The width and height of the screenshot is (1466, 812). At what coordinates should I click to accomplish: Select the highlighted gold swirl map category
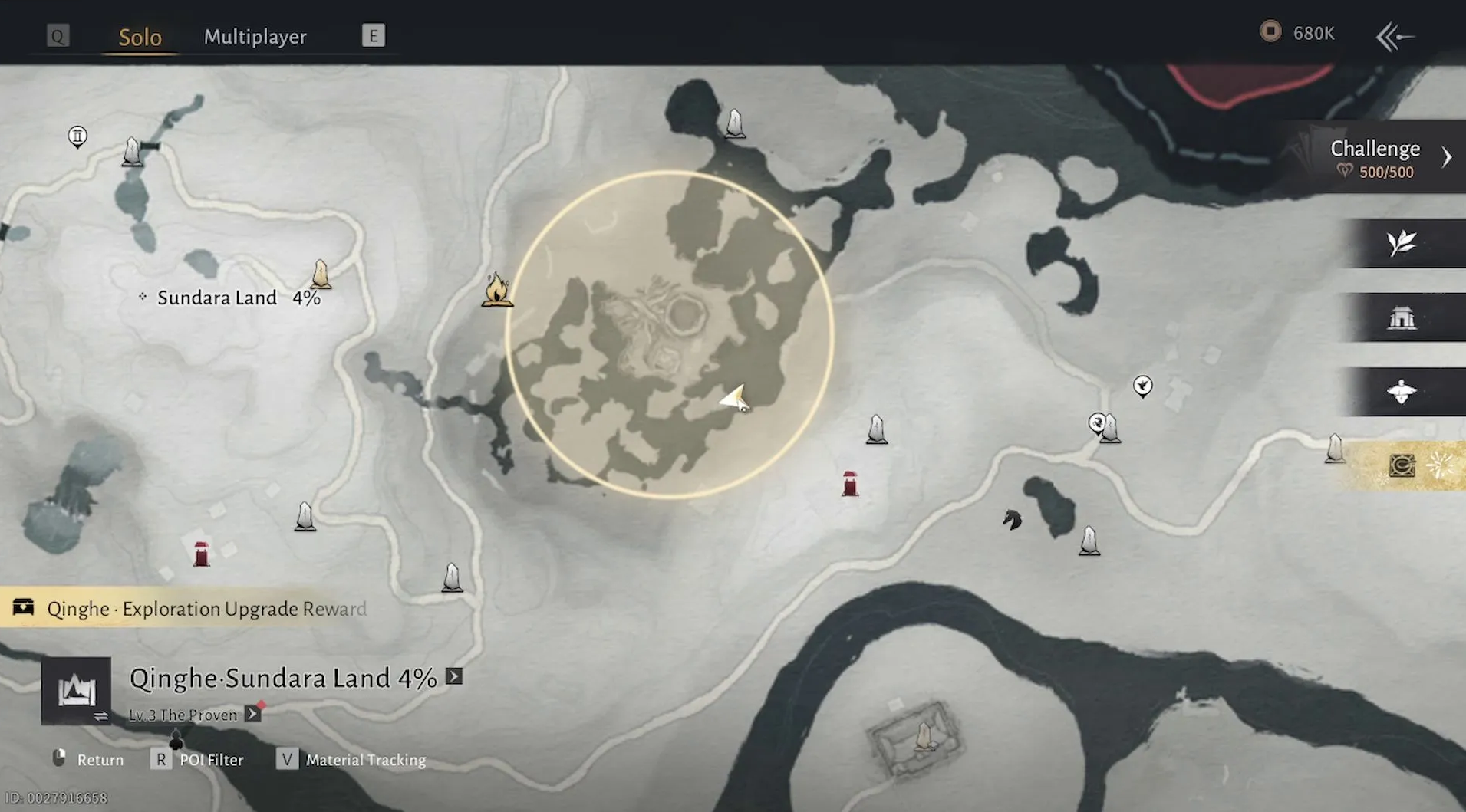click(x=1402, y=465)
